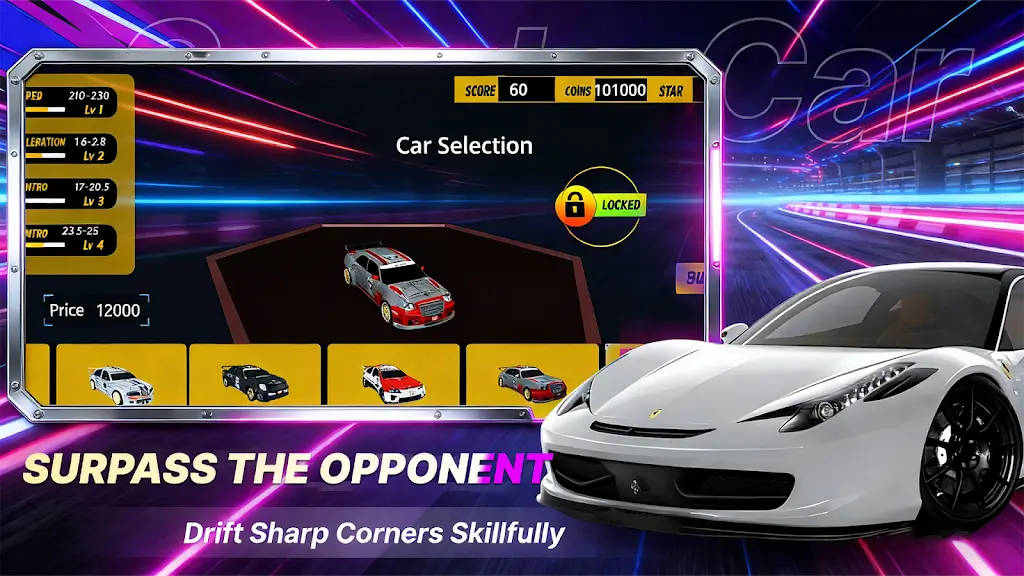Choose the black car tile
Image resolution: width=1024 pixels, height=576 pixels.
(x=255, y=376)
